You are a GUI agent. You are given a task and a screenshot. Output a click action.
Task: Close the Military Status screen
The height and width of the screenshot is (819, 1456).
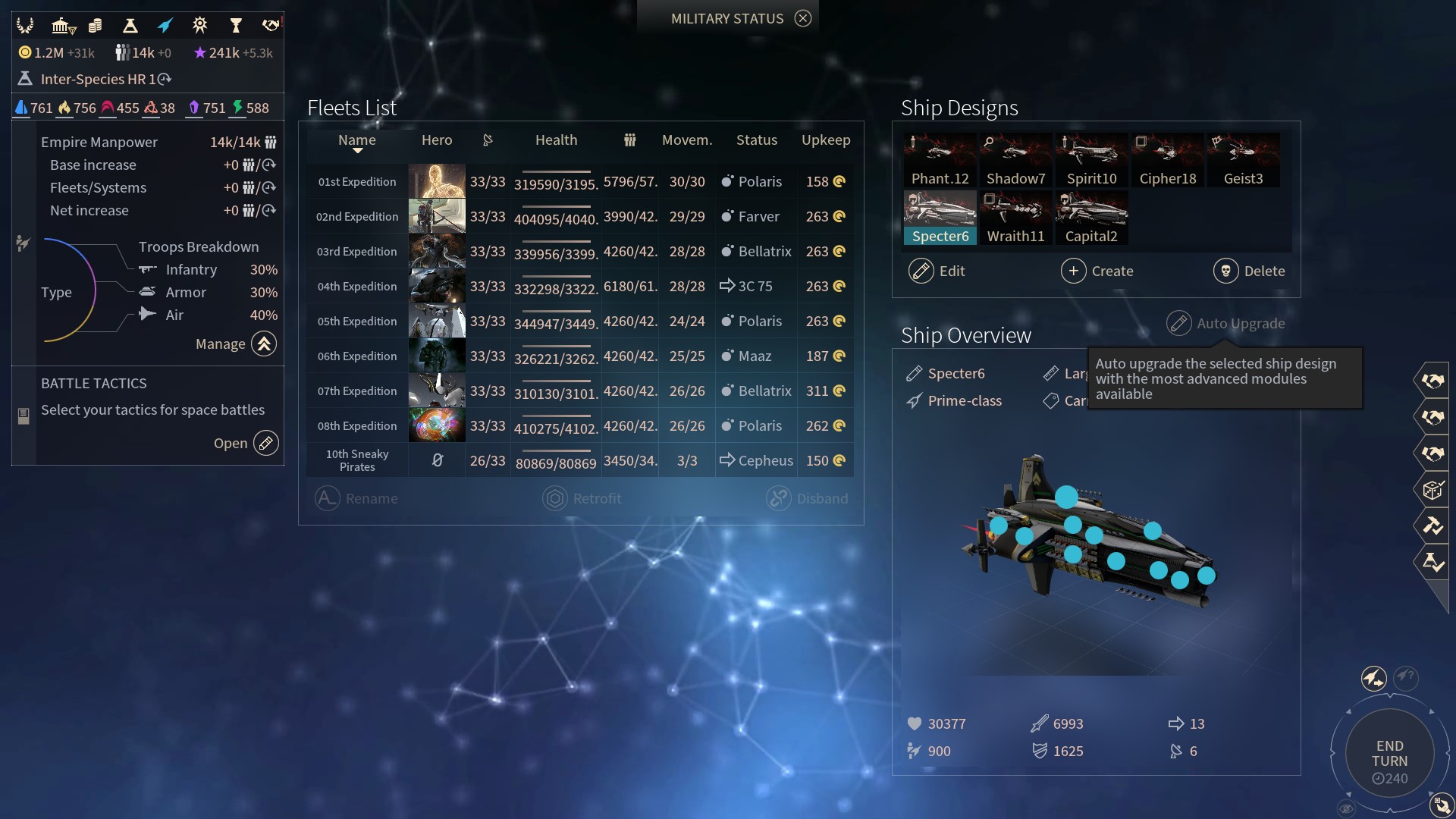tap(803, 18)
